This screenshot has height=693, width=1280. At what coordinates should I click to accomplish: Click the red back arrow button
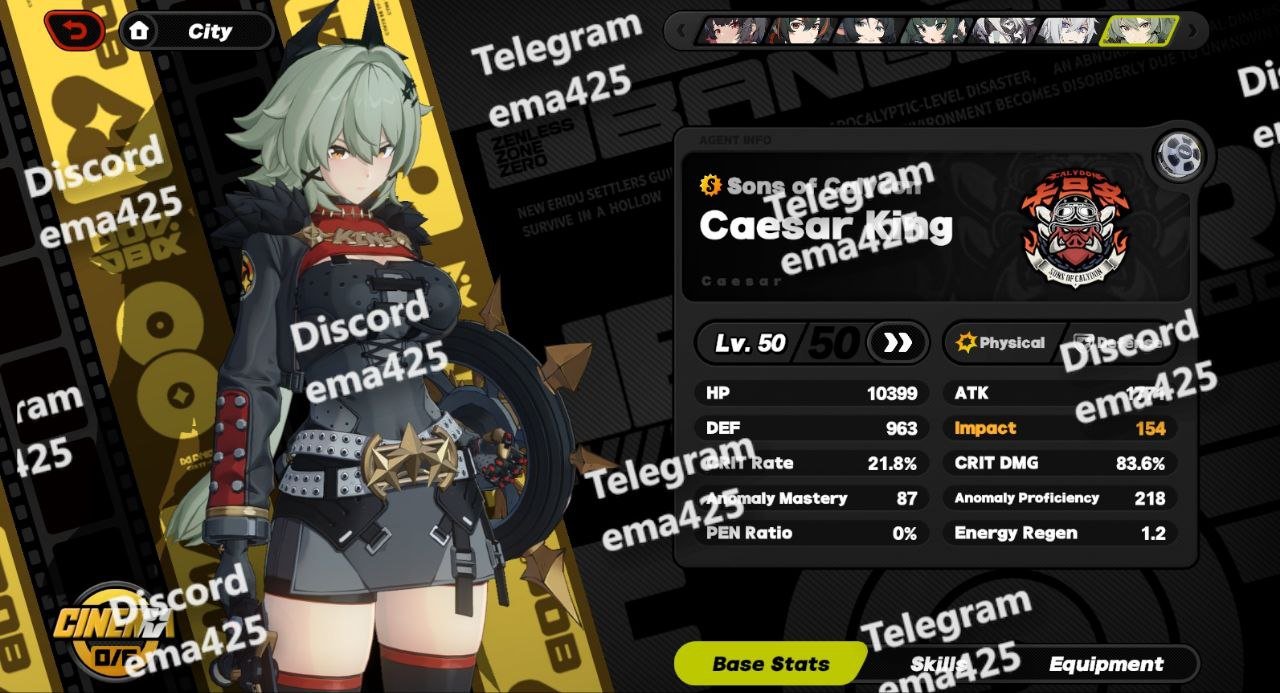coord(75,31)
